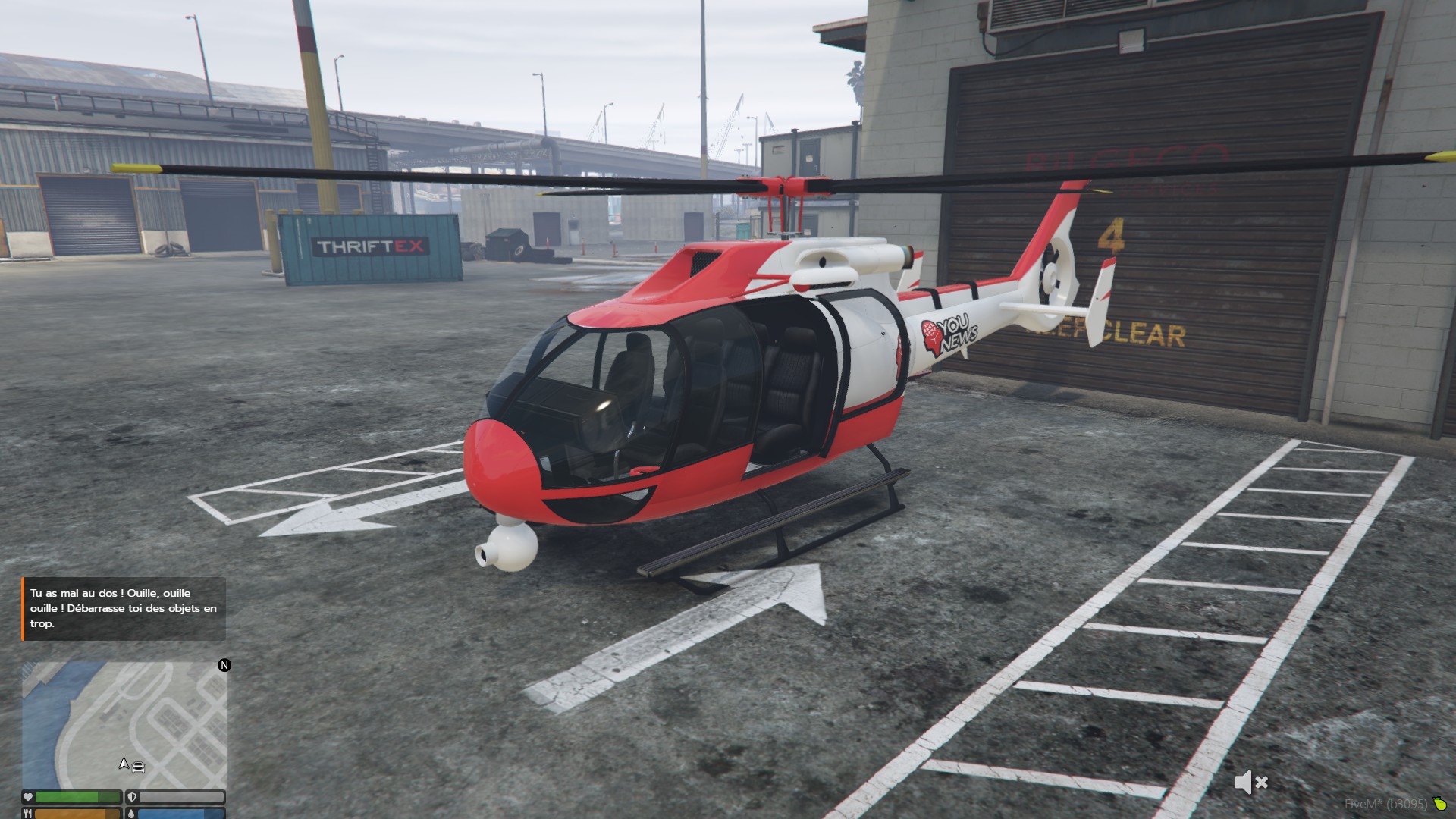Select the car blip on the minimap

click(x=138, y=767)
